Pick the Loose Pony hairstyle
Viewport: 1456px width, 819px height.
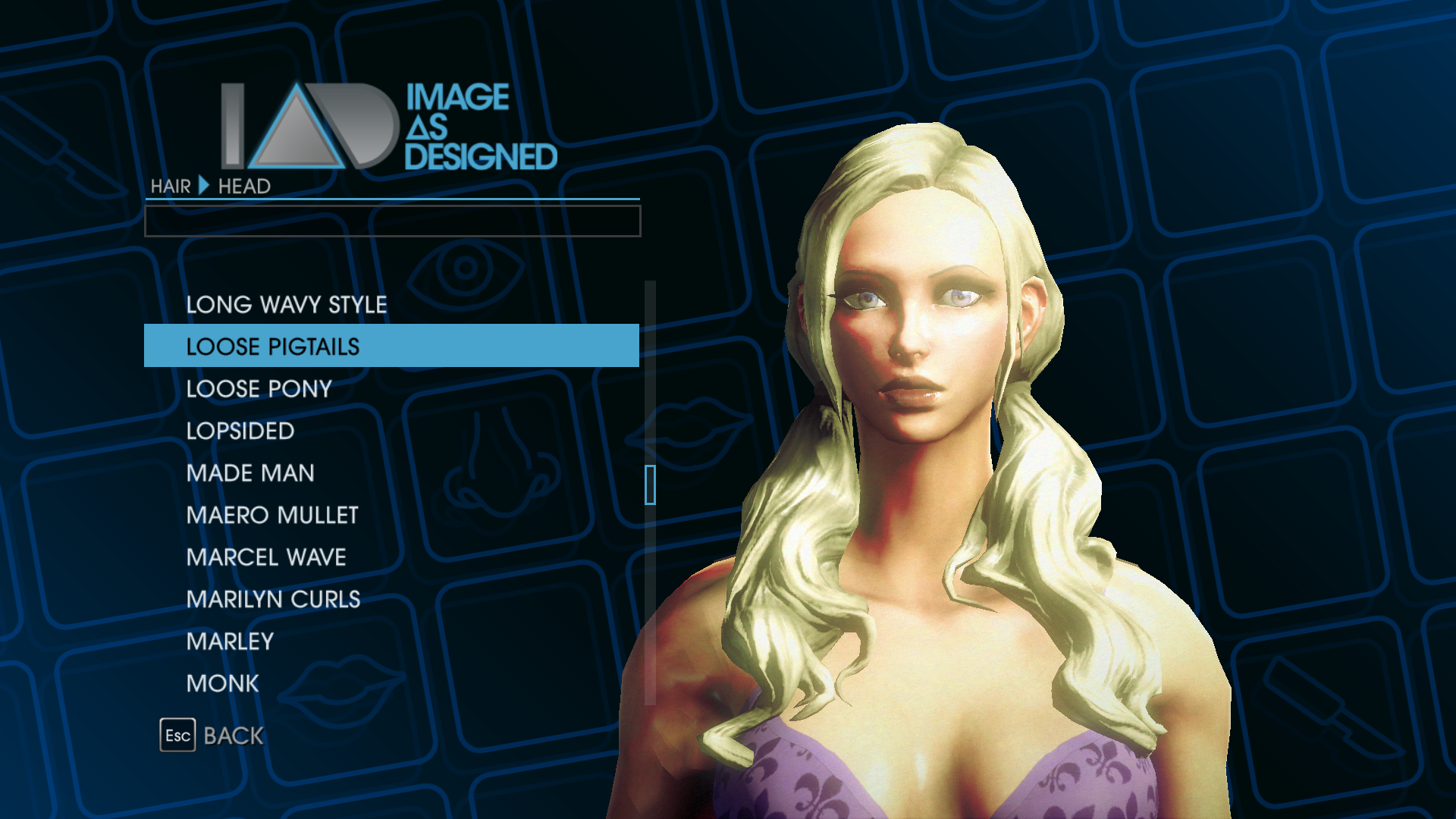(259, 389)
